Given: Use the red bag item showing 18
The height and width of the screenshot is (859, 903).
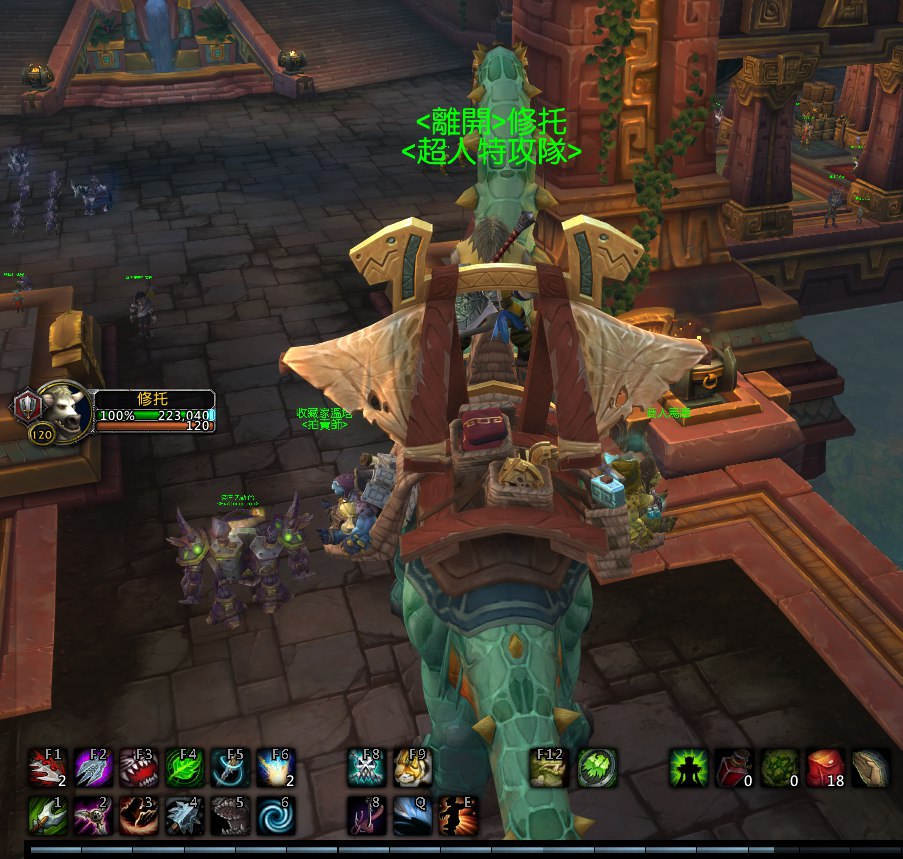Looking at the screenshot, I should point(826,768).
